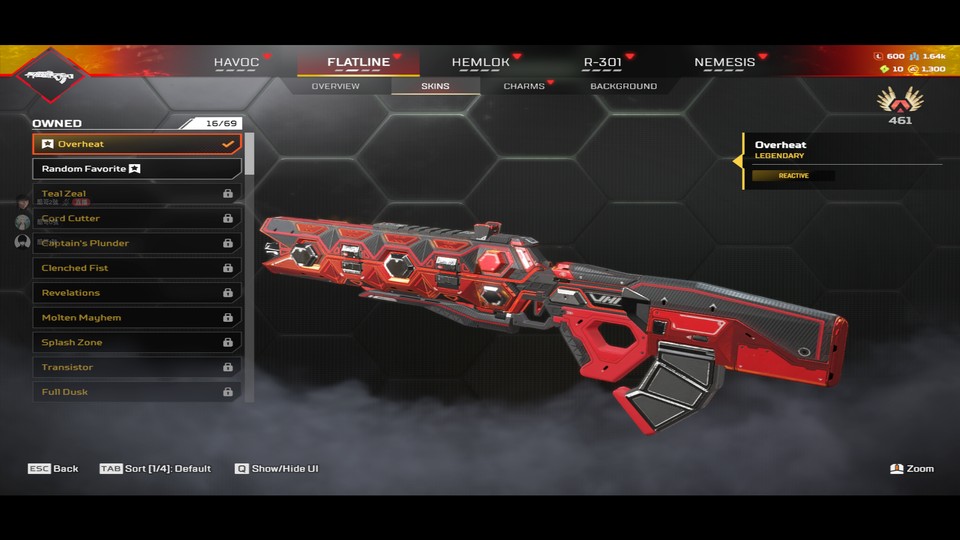Open the Charms sub-tab

click(x=524, y=86)
